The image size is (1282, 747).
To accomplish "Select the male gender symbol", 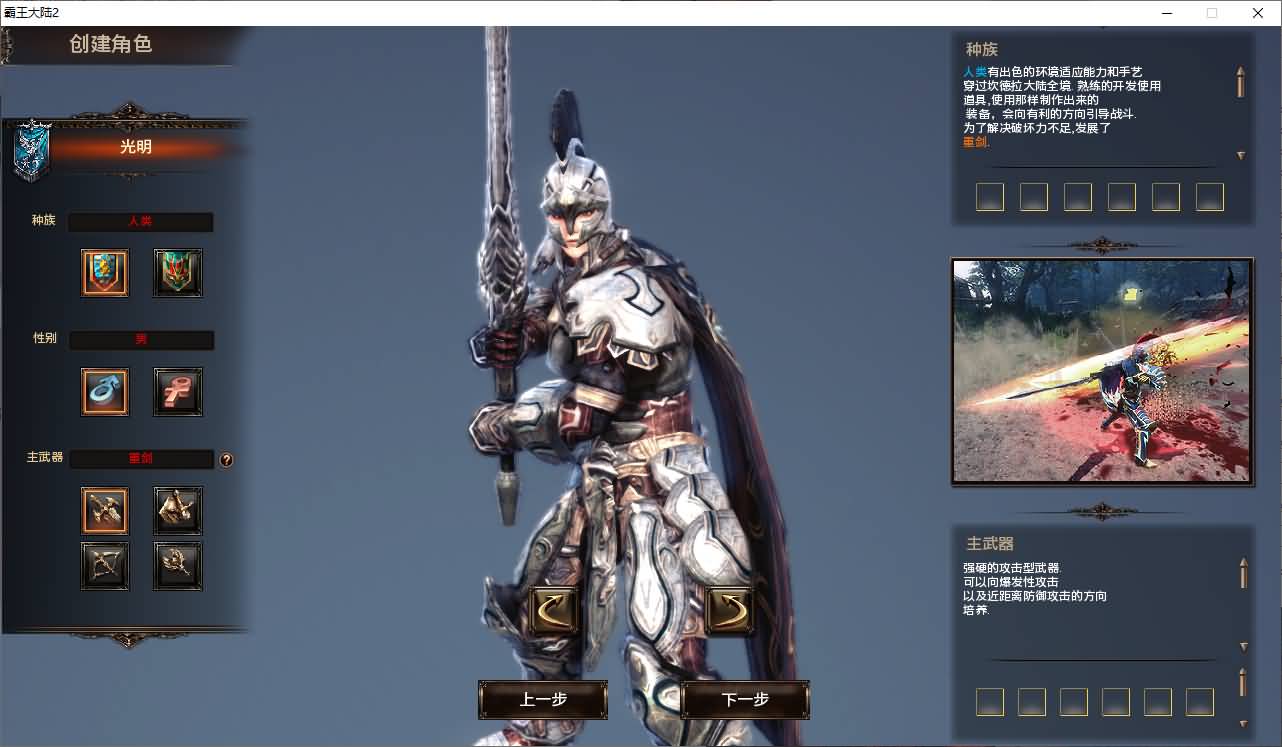I will (104, 391).
